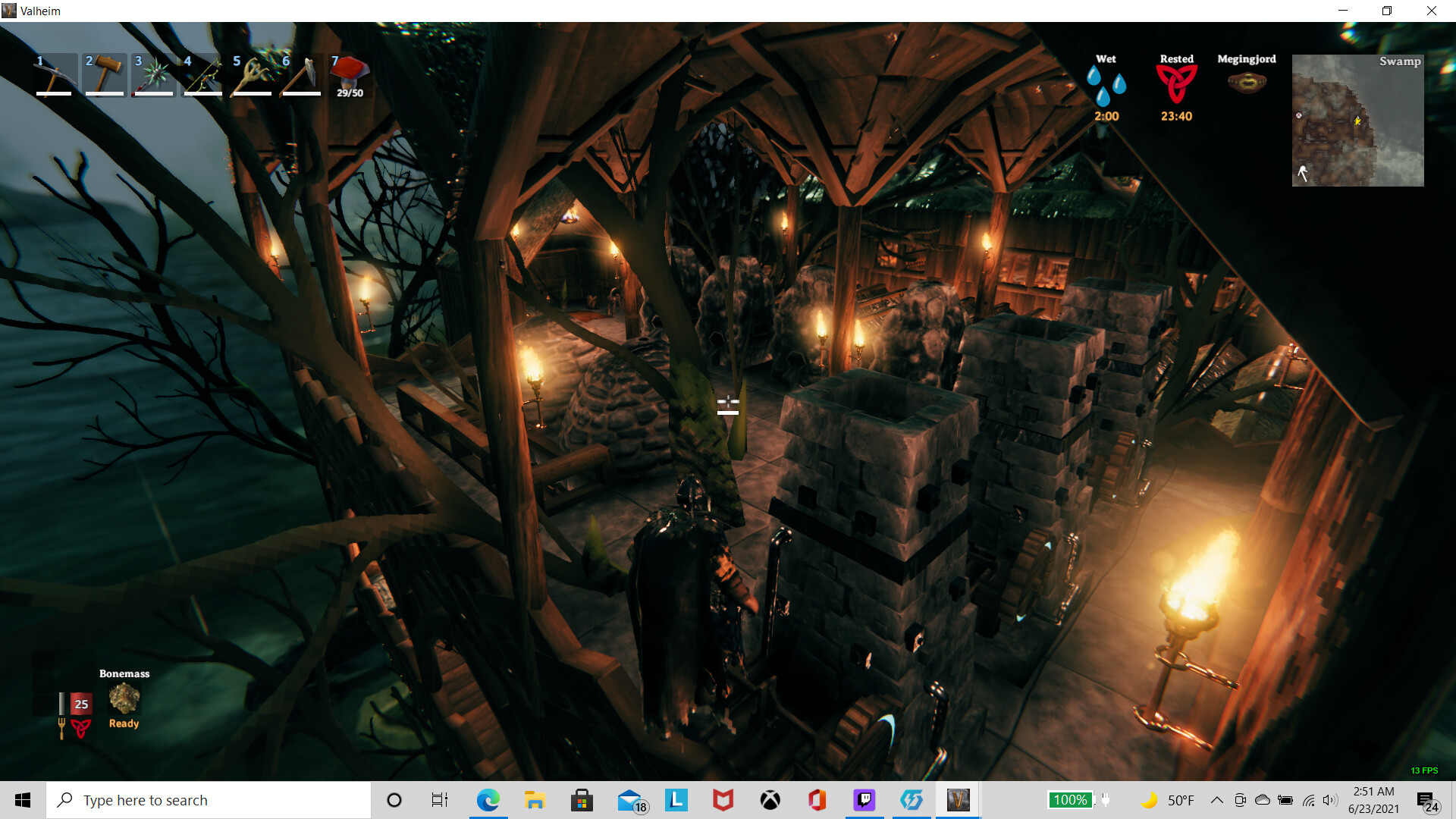Select the harpoon in hotbar slot 5
This screenshot has width=1456, height=819.
250,74
